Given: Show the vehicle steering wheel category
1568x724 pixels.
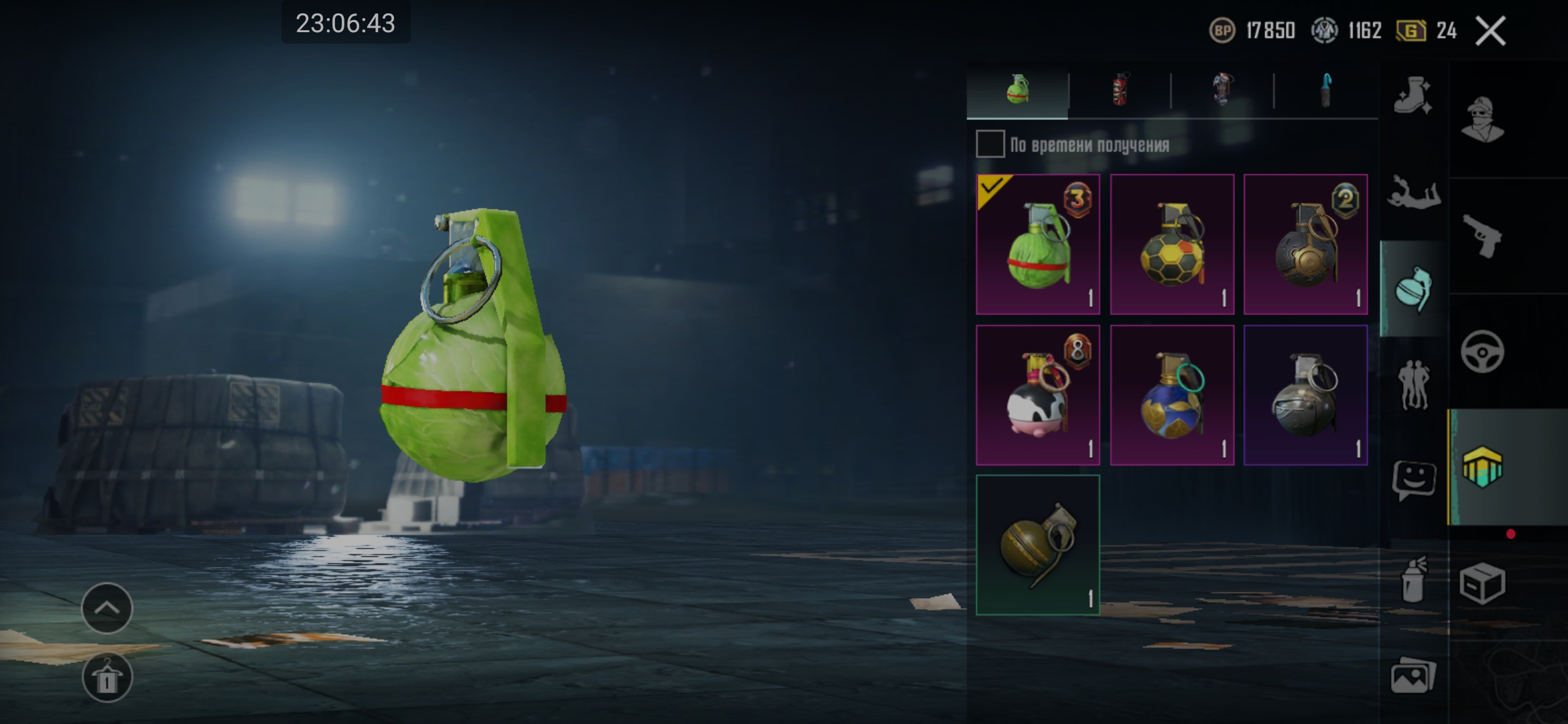Looking at the screenshot, I should (x=1483, y=351).
